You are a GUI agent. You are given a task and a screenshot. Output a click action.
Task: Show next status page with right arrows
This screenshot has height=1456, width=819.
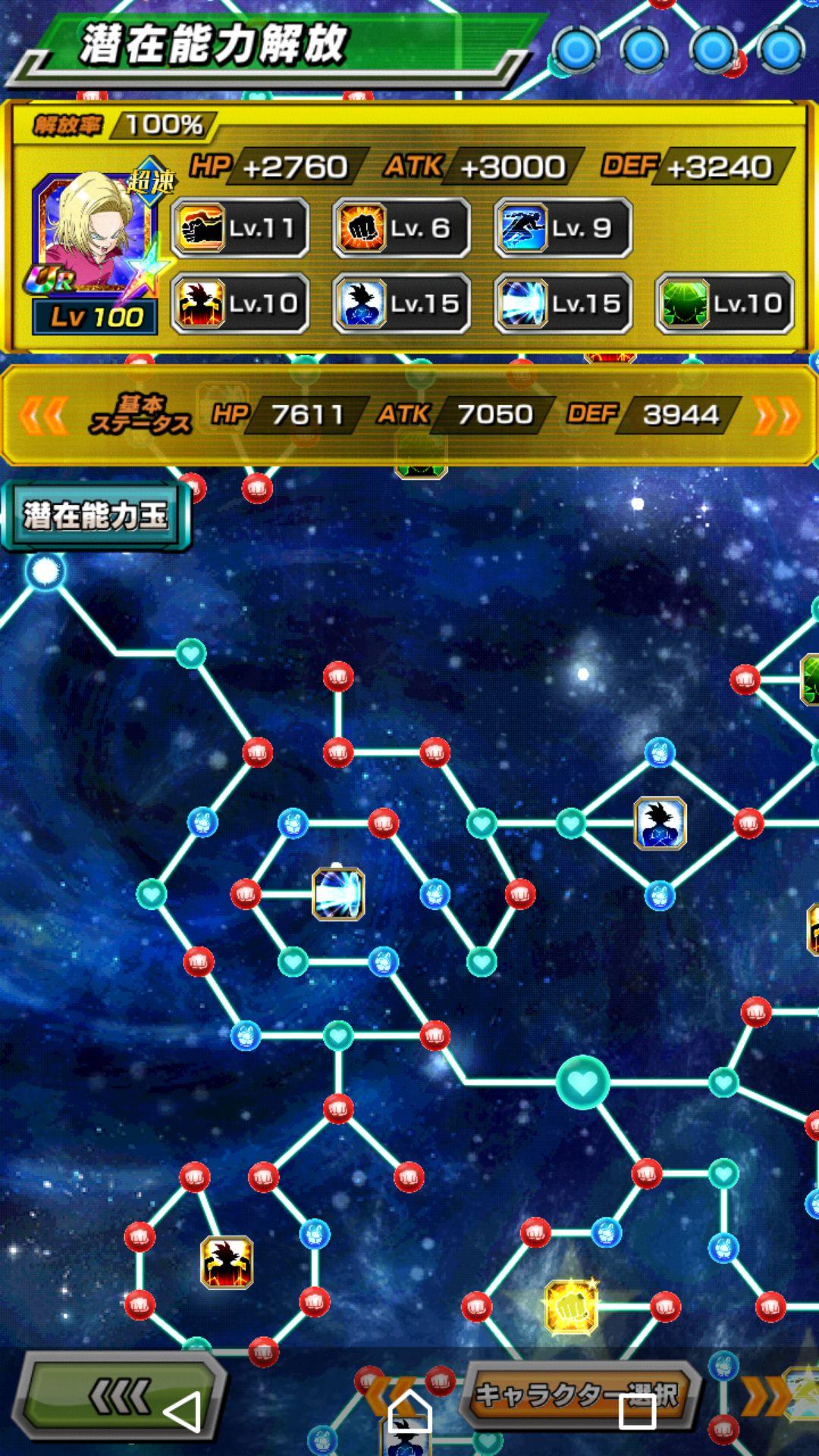[776, 415]
